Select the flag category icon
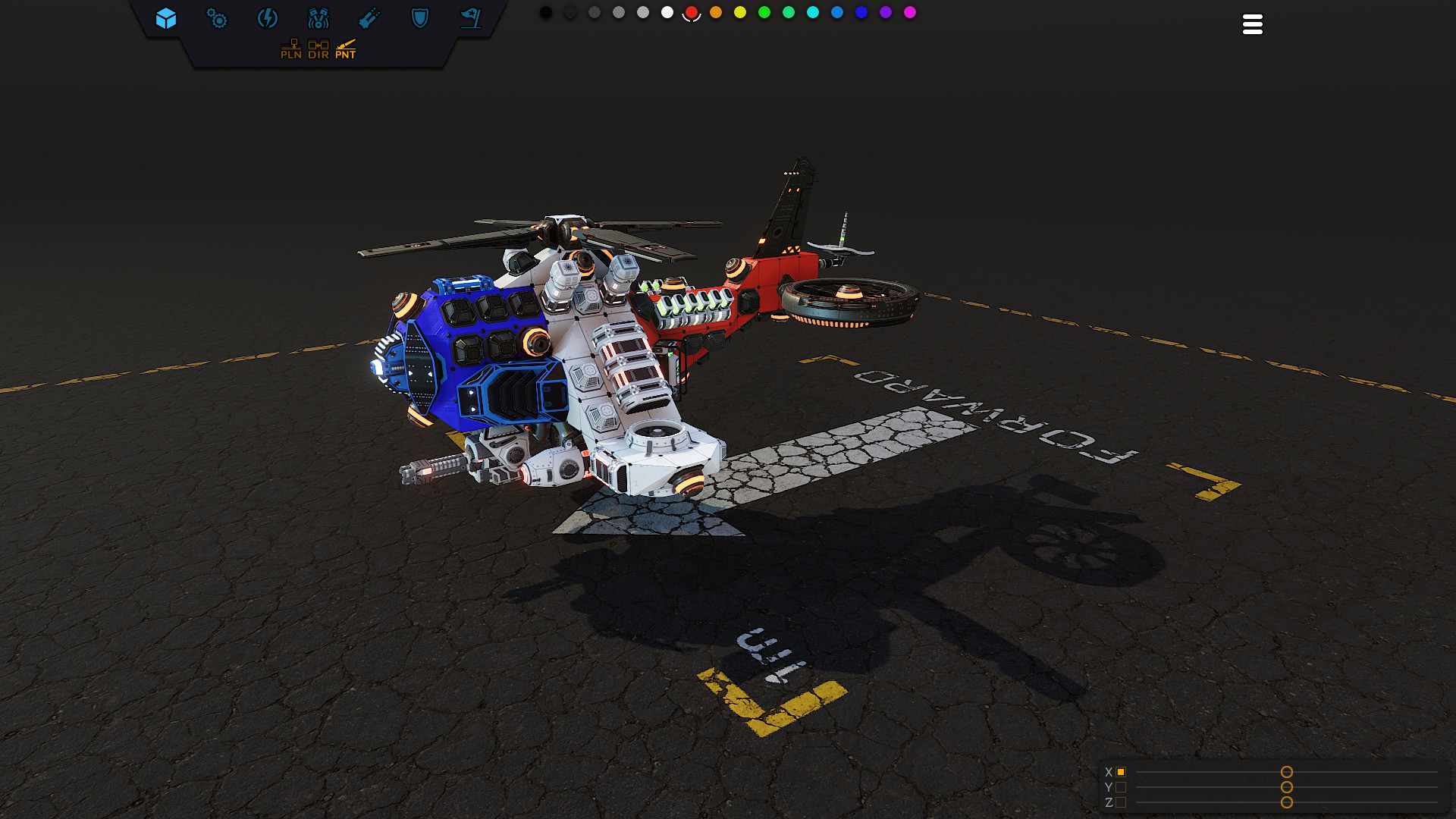The height and width of the screenshot is (819, 1456). 471,19
